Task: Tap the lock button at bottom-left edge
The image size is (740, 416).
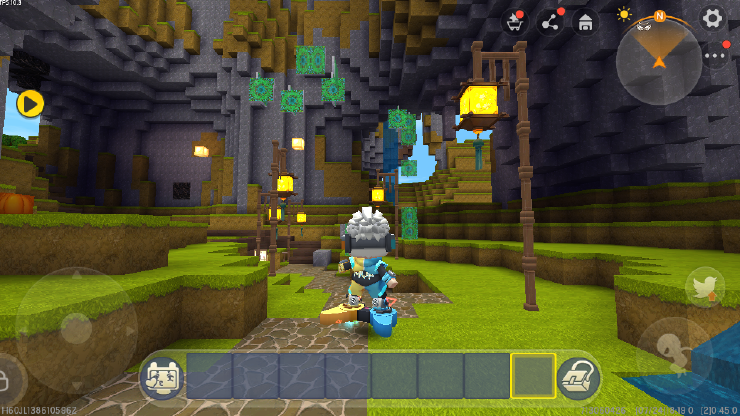Action: pos(8,379)
